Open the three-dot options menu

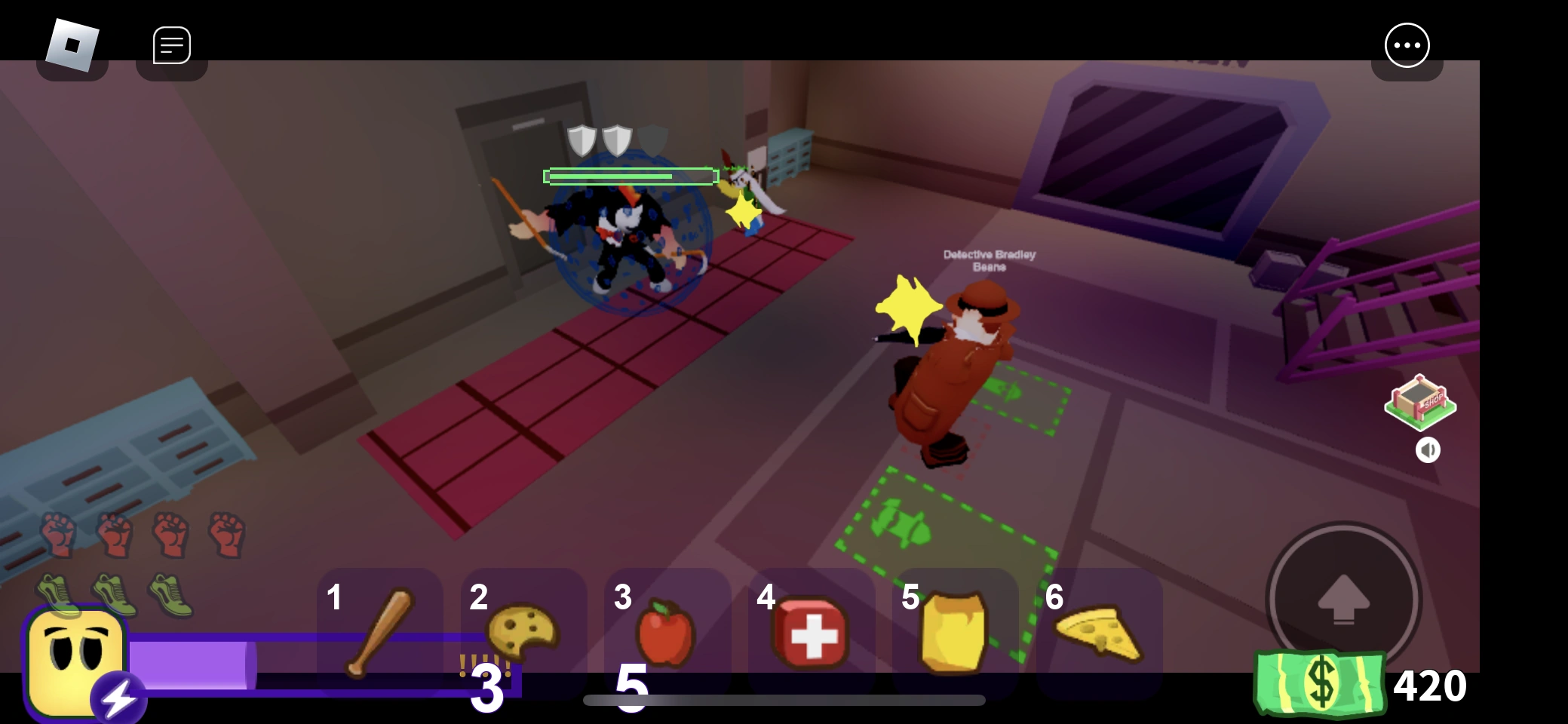point(1407,44)
